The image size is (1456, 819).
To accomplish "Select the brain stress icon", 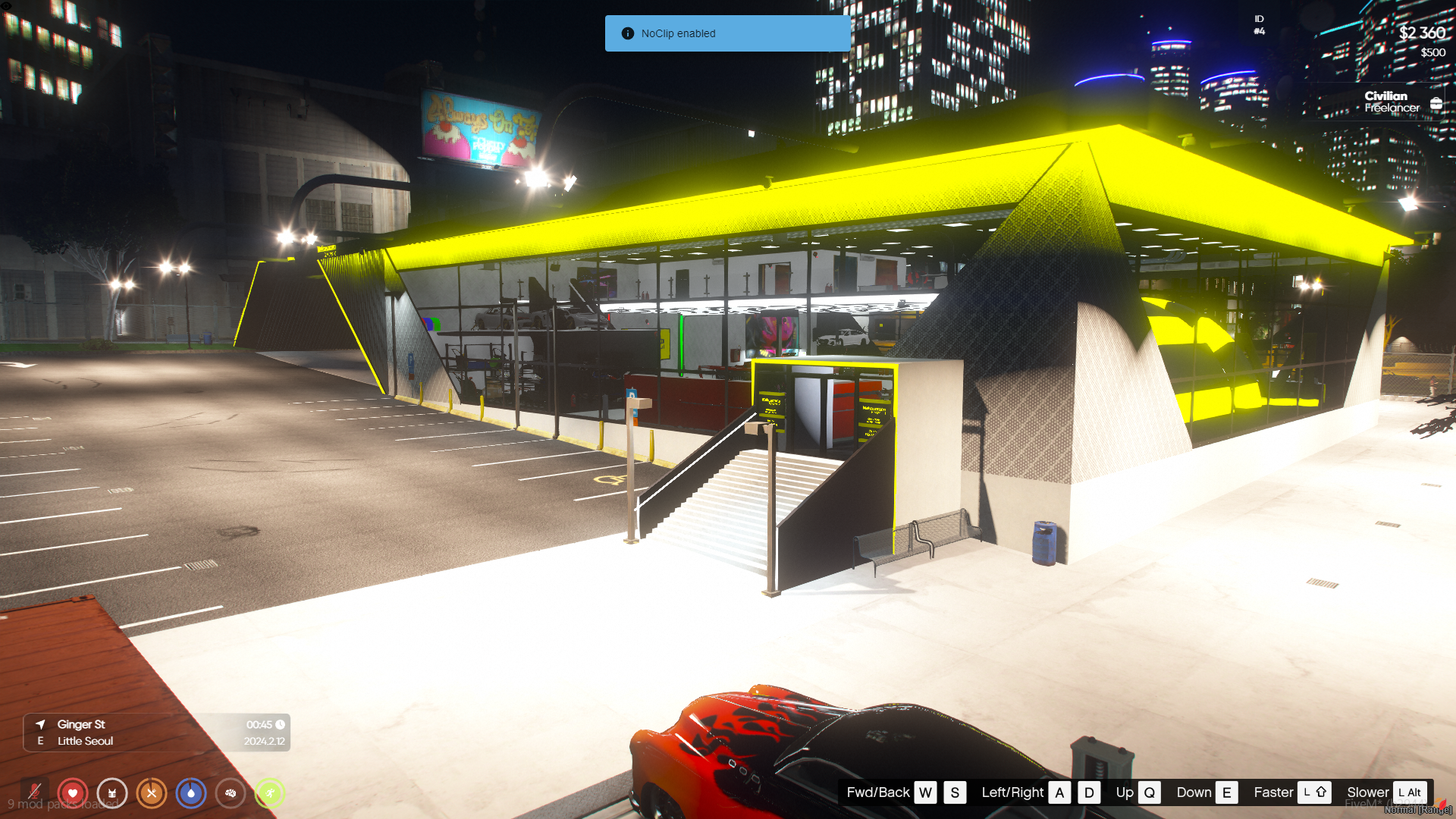I will pos(231,793).
